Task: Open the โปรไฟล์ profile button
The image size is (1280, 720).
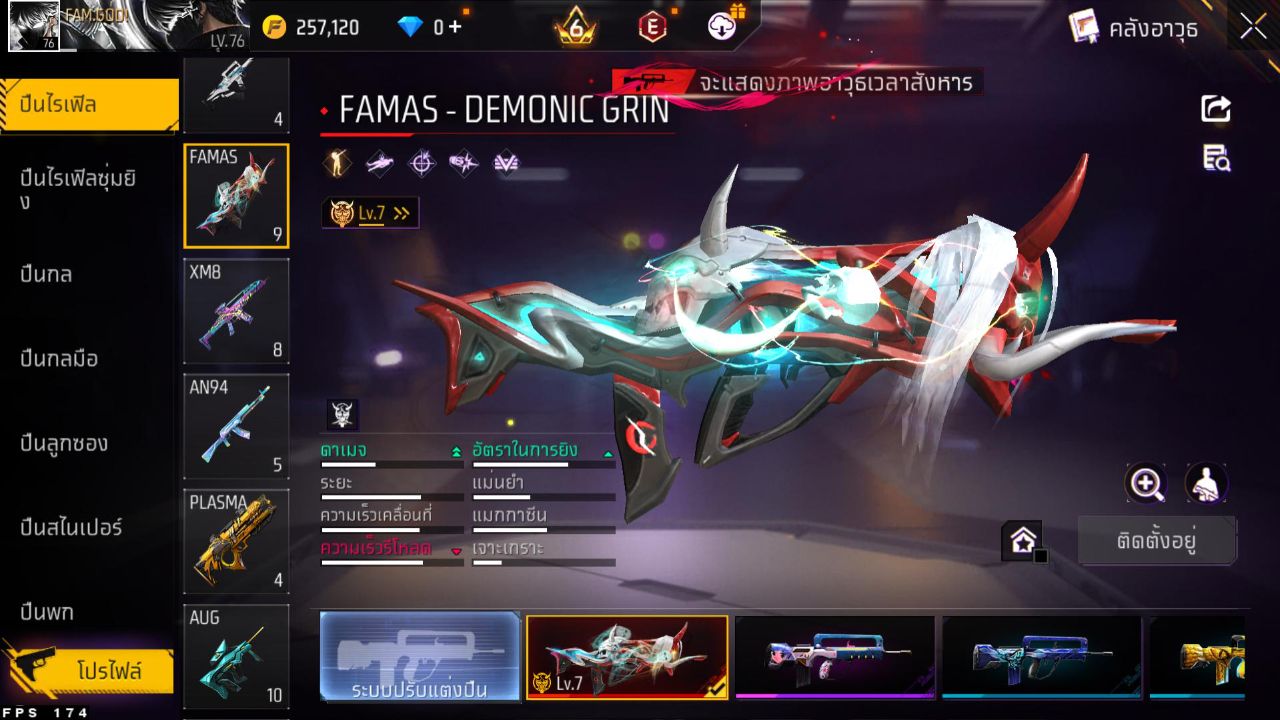Action: coord(108,670)
